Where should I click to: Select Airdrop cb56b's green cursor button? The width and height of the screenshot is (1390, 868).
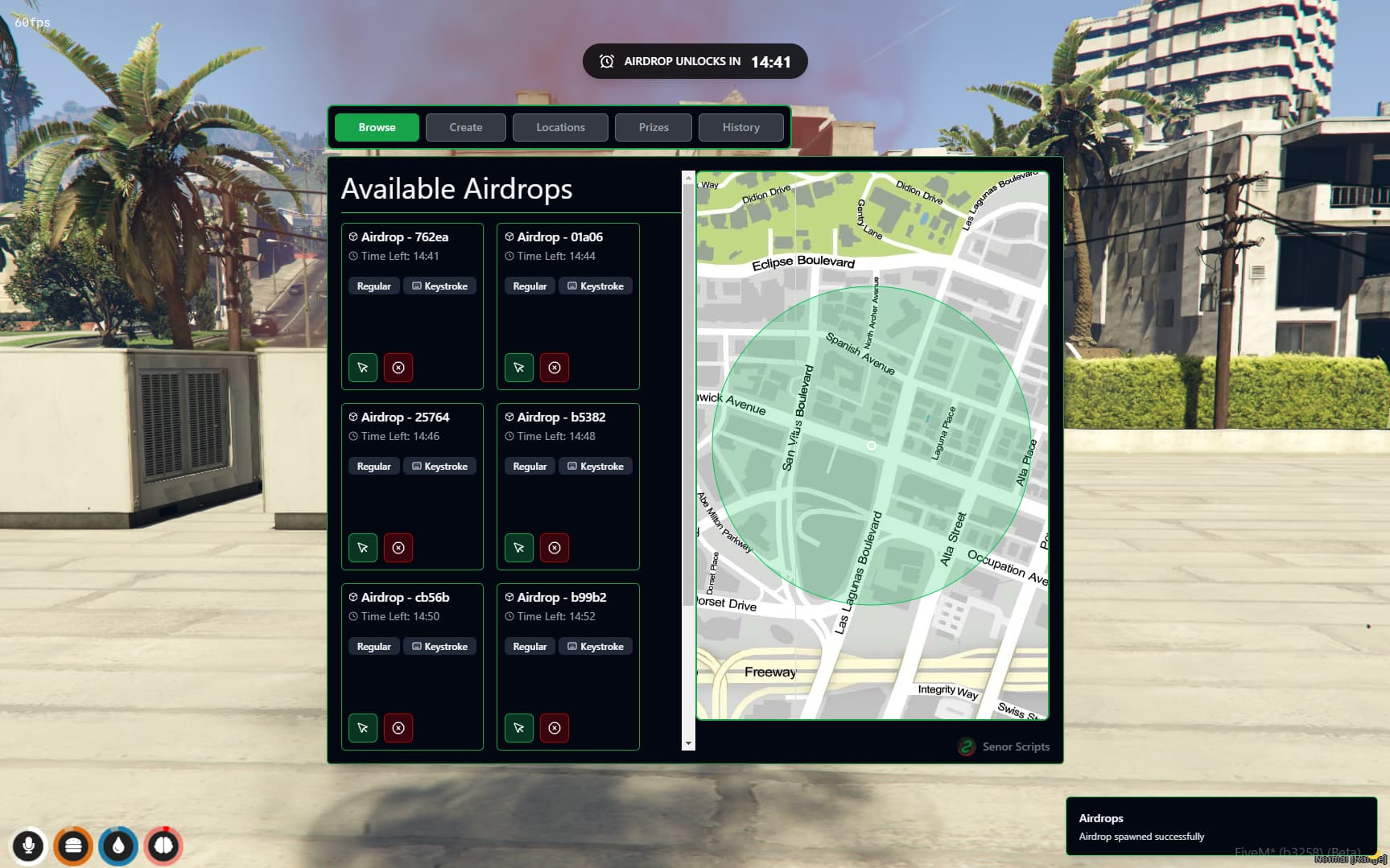(363, 728)
